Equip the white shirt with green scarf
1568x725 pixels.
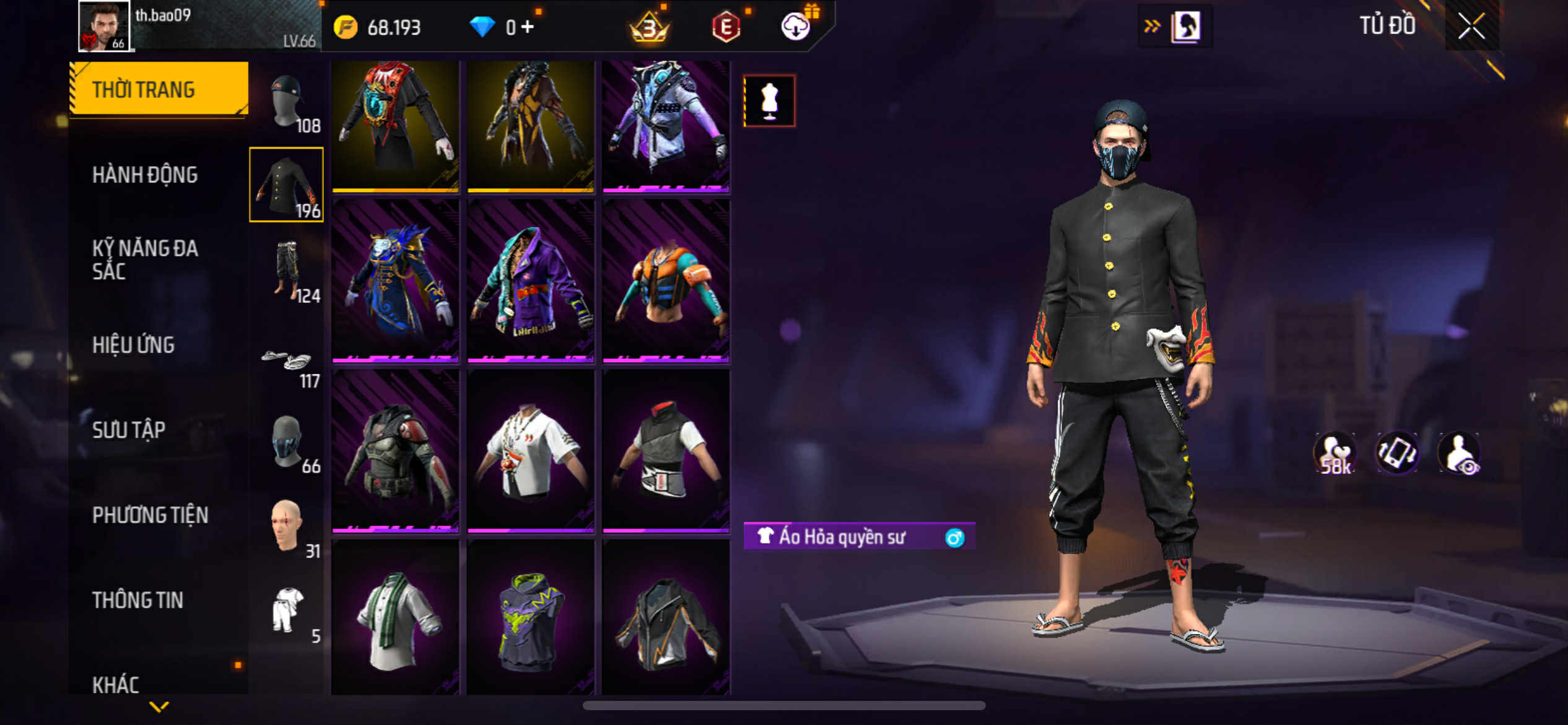(x=395, y=617)
